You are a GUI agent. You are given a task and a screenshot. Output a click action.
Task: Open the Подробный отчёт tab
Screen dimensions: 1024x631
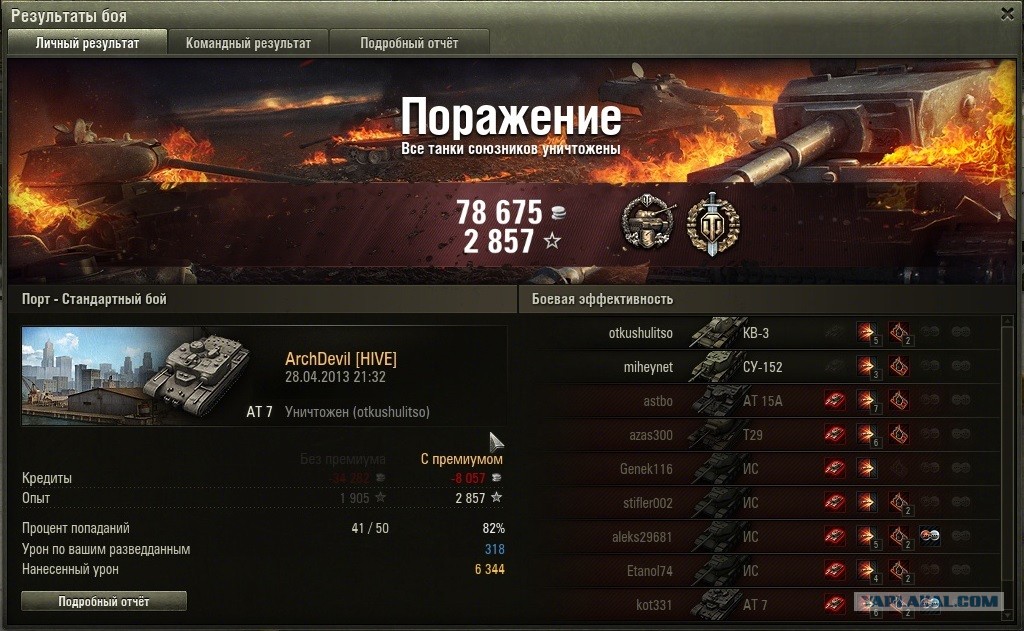[409, 43]
